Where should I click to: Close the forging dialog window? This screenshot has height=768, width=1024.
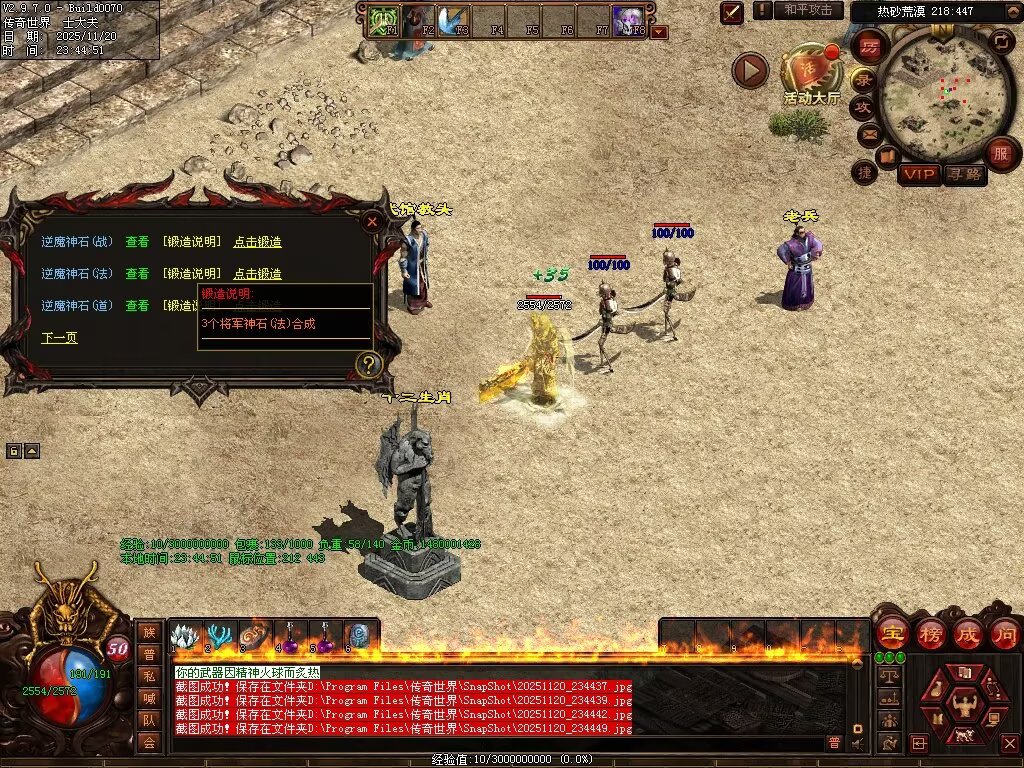tap(372, 222)
